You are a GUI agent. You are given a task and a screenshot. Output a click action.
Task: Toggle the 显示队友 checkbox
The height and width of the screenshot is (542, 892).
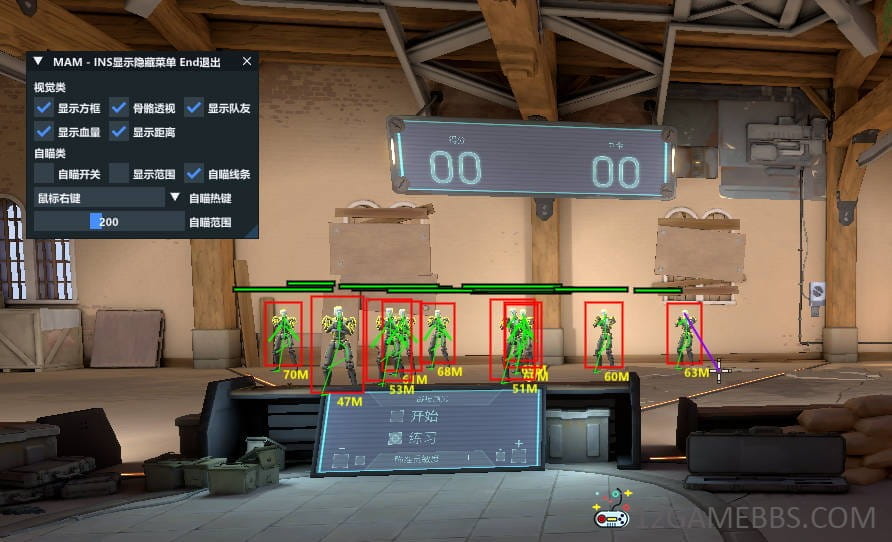pyautogui.click(x=194, y=108)
